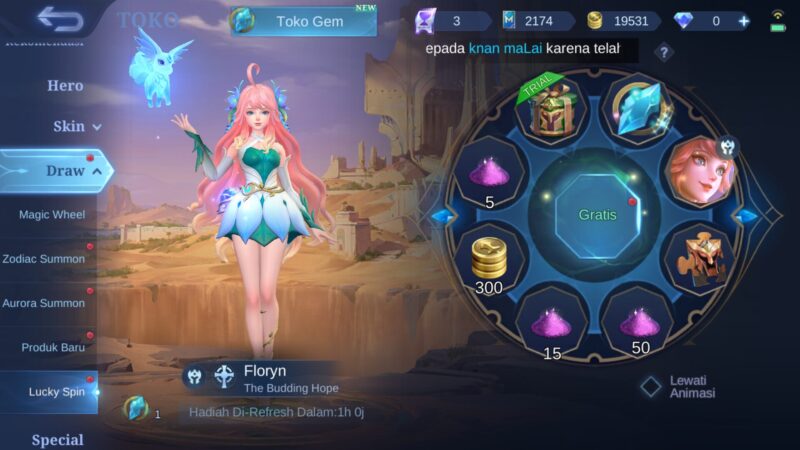Collapse the Draw category

65,171
